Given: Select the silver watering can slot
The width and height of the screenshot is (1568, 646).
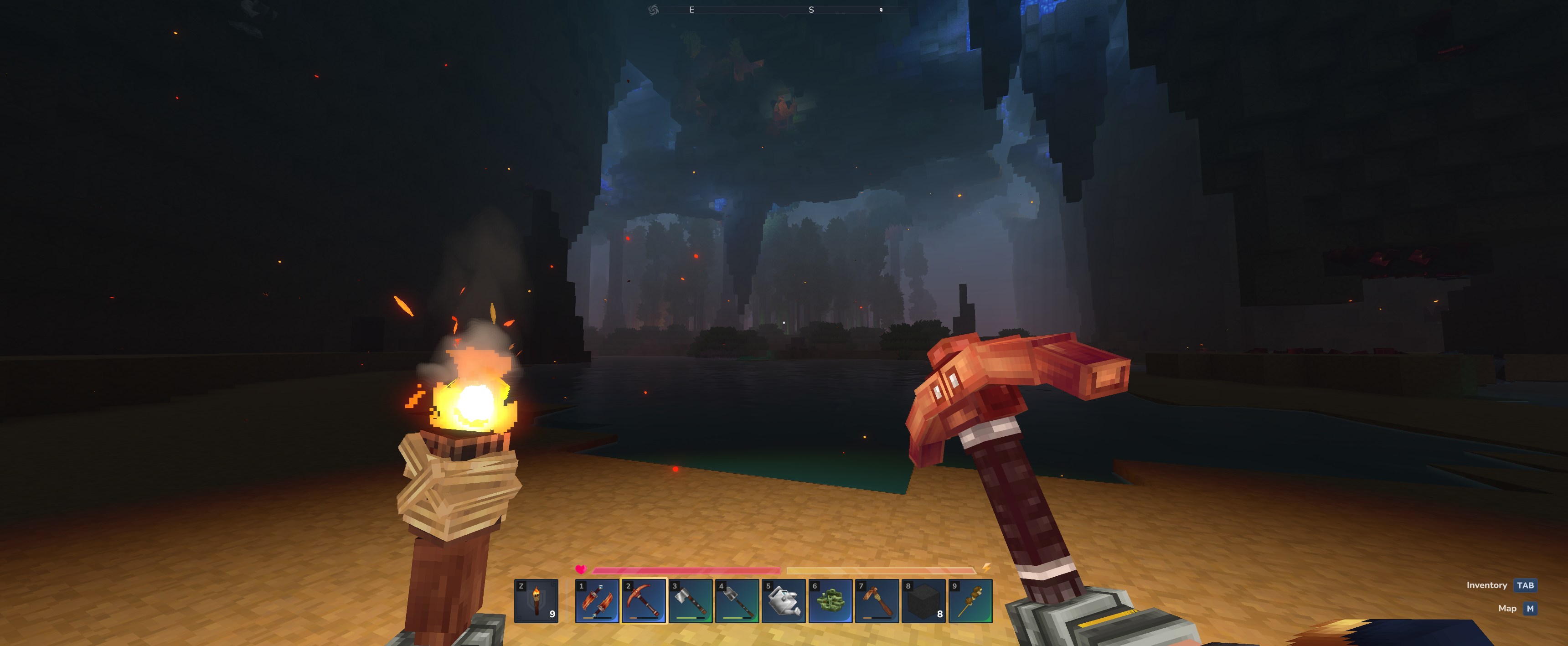Looking at the screenshot, I should 784,601.
